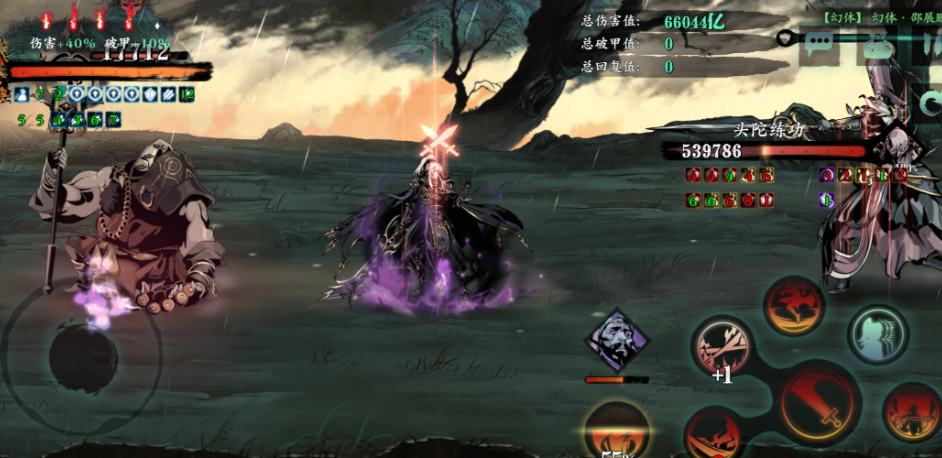Touch the virtual movement joystick
The width and height of the screenshot is (942, 458).
[x=82, y=353]
